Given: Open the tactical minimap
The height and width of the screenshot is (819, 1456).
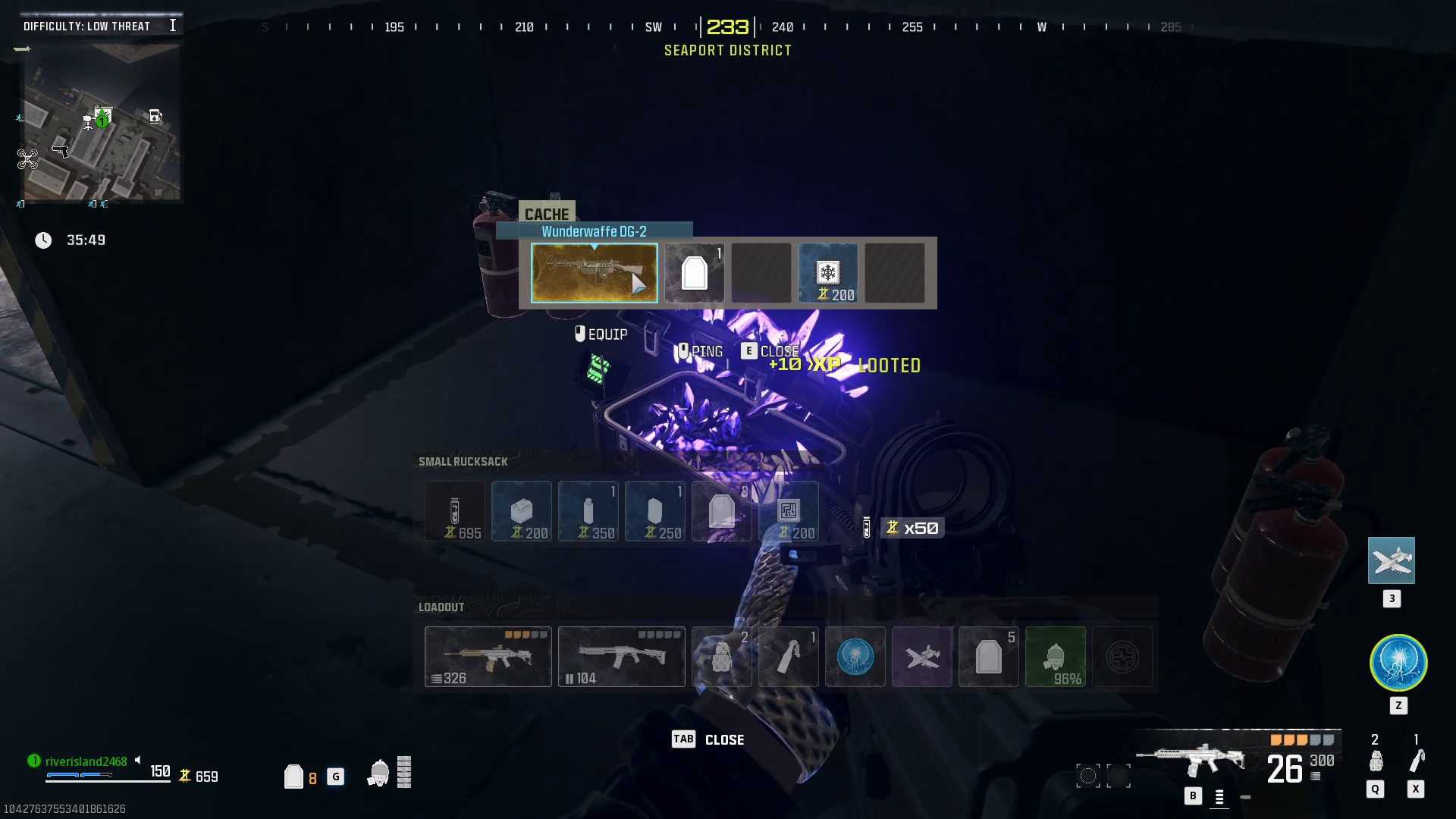Looking at the screenshot, I should pyautogui.click(x=102, y=121).
